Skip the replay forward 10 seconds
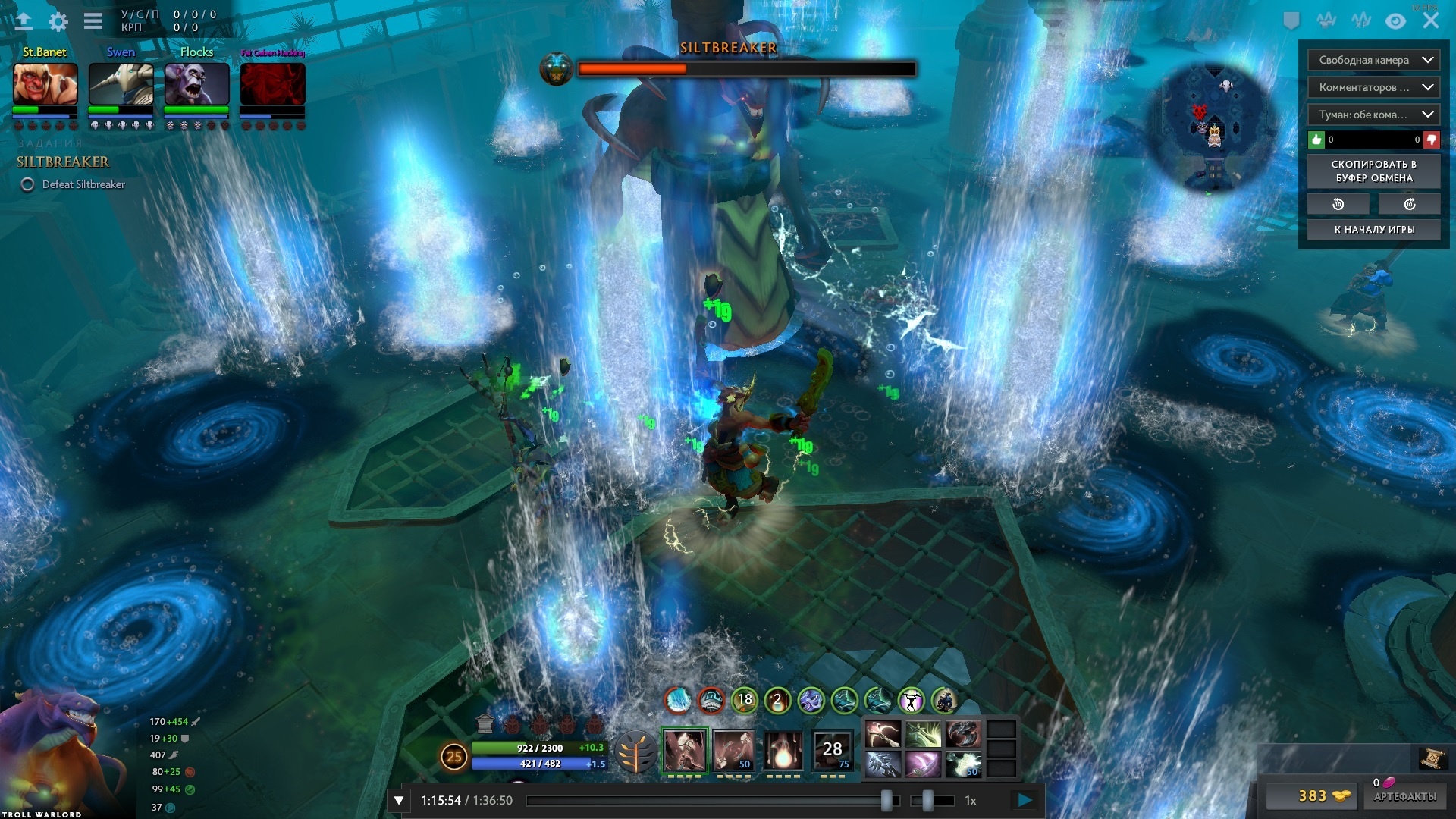The image size is (1456, 819). [1410, 204]
